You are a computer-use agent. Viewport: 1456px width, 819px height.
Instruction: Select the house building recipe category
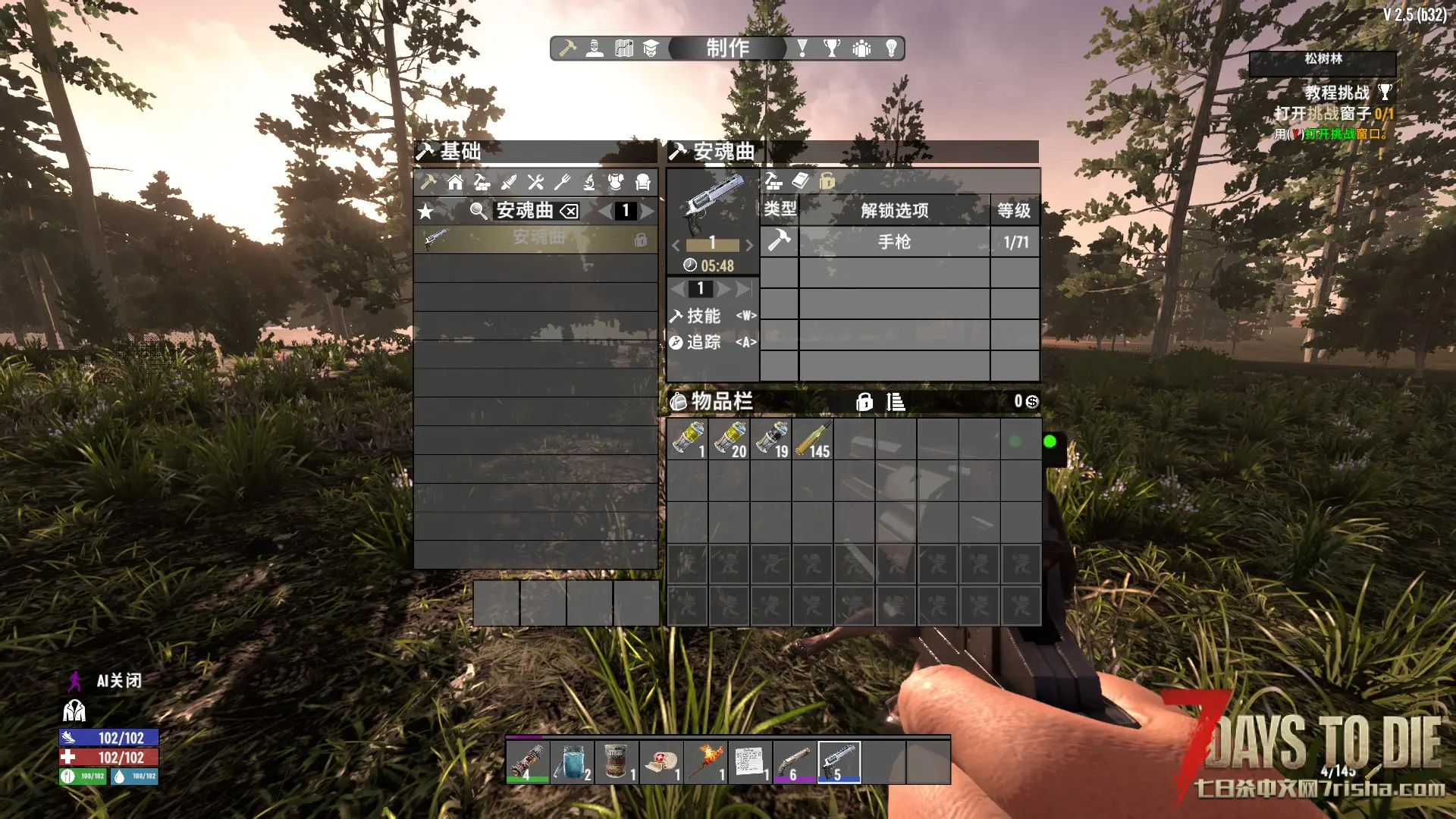click(x=455, y=182)
